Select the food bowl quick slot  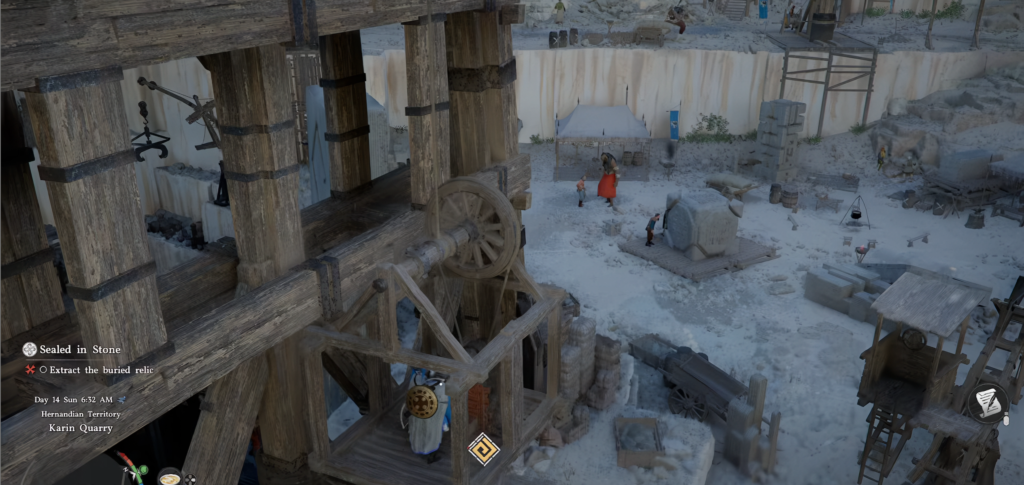[x=169, y=477]
